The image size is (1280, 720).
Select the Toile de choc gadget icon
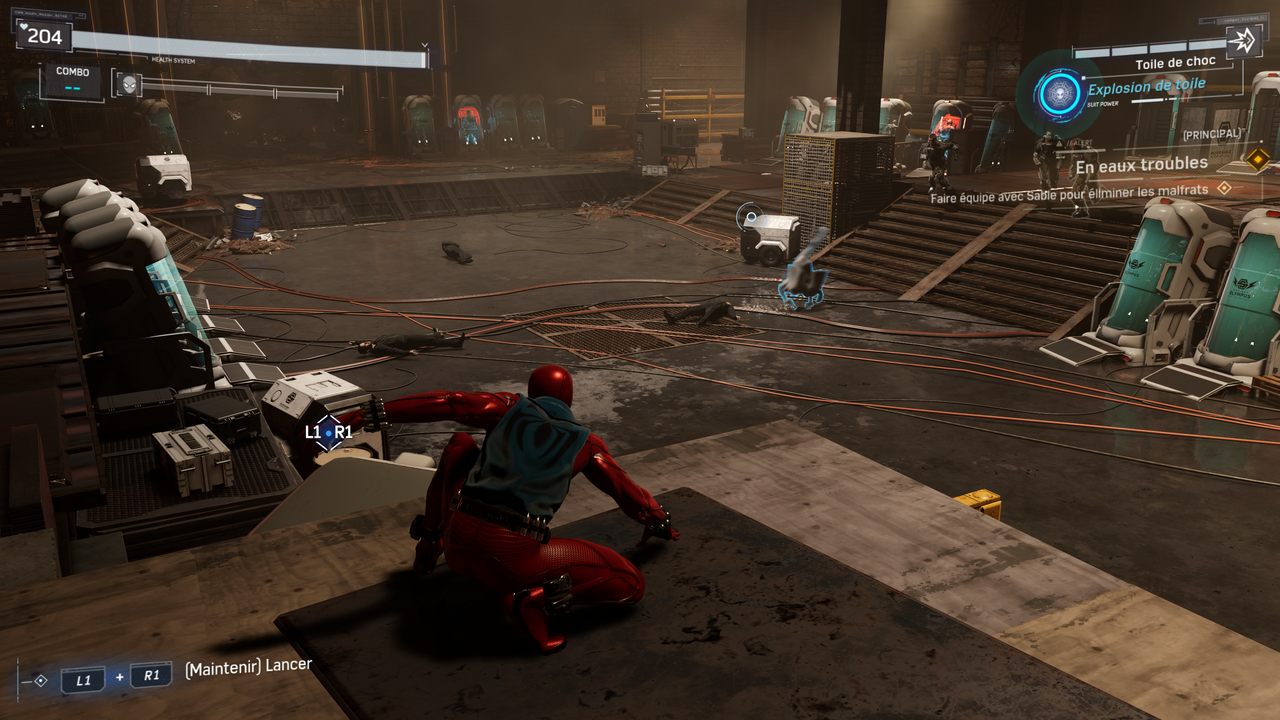(x=1243, y=41)
